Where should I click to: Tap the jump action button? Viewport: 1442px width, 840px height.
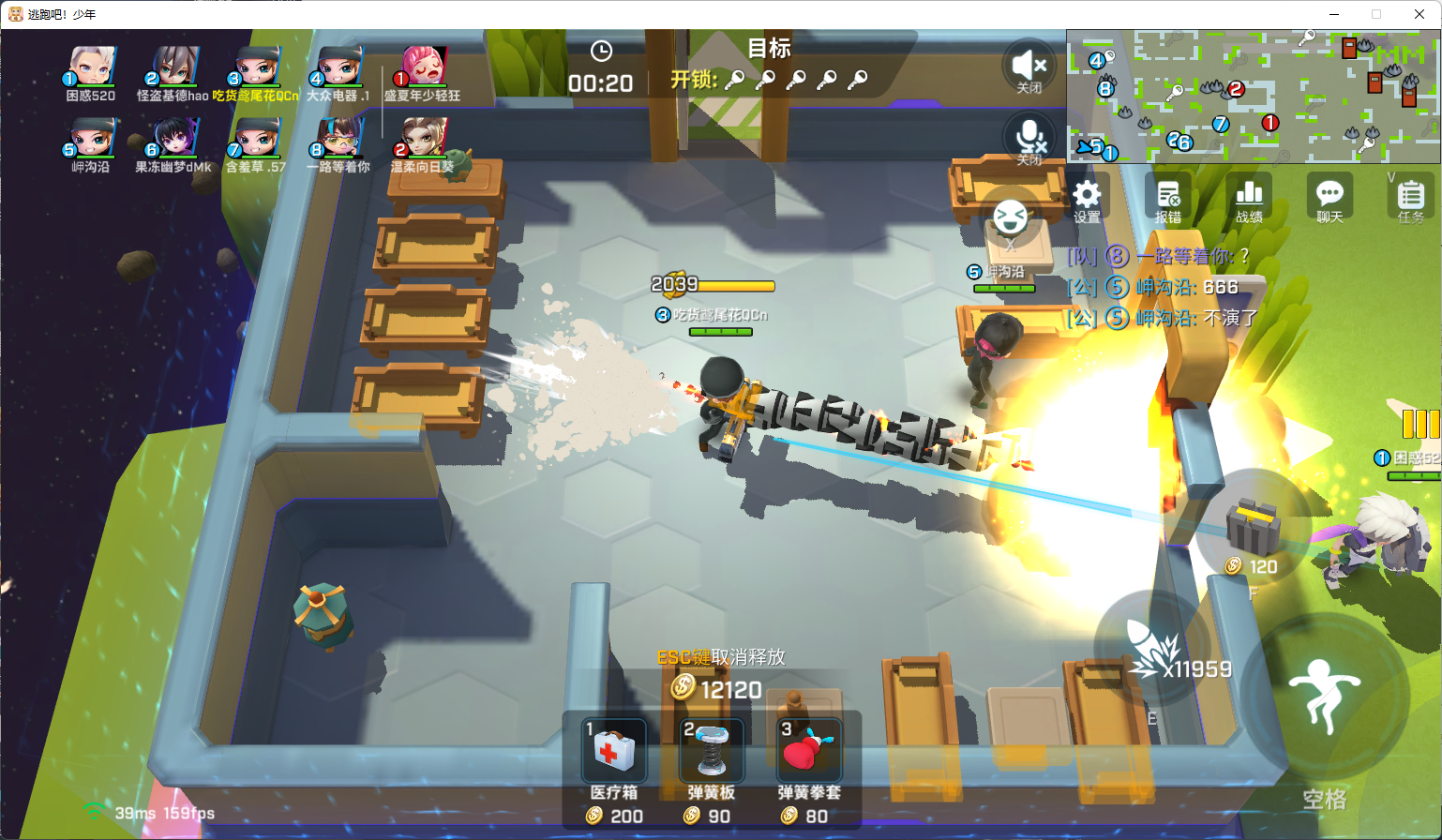pos(1324,696)
